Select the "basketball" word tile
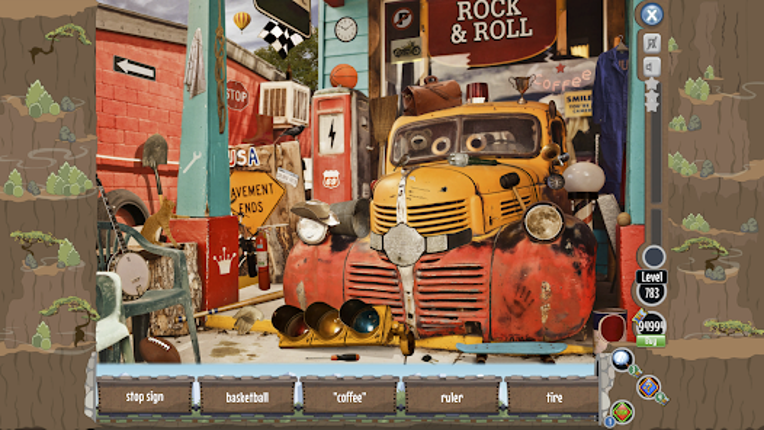Screen dimensions: 764x430 pos(247,396)
